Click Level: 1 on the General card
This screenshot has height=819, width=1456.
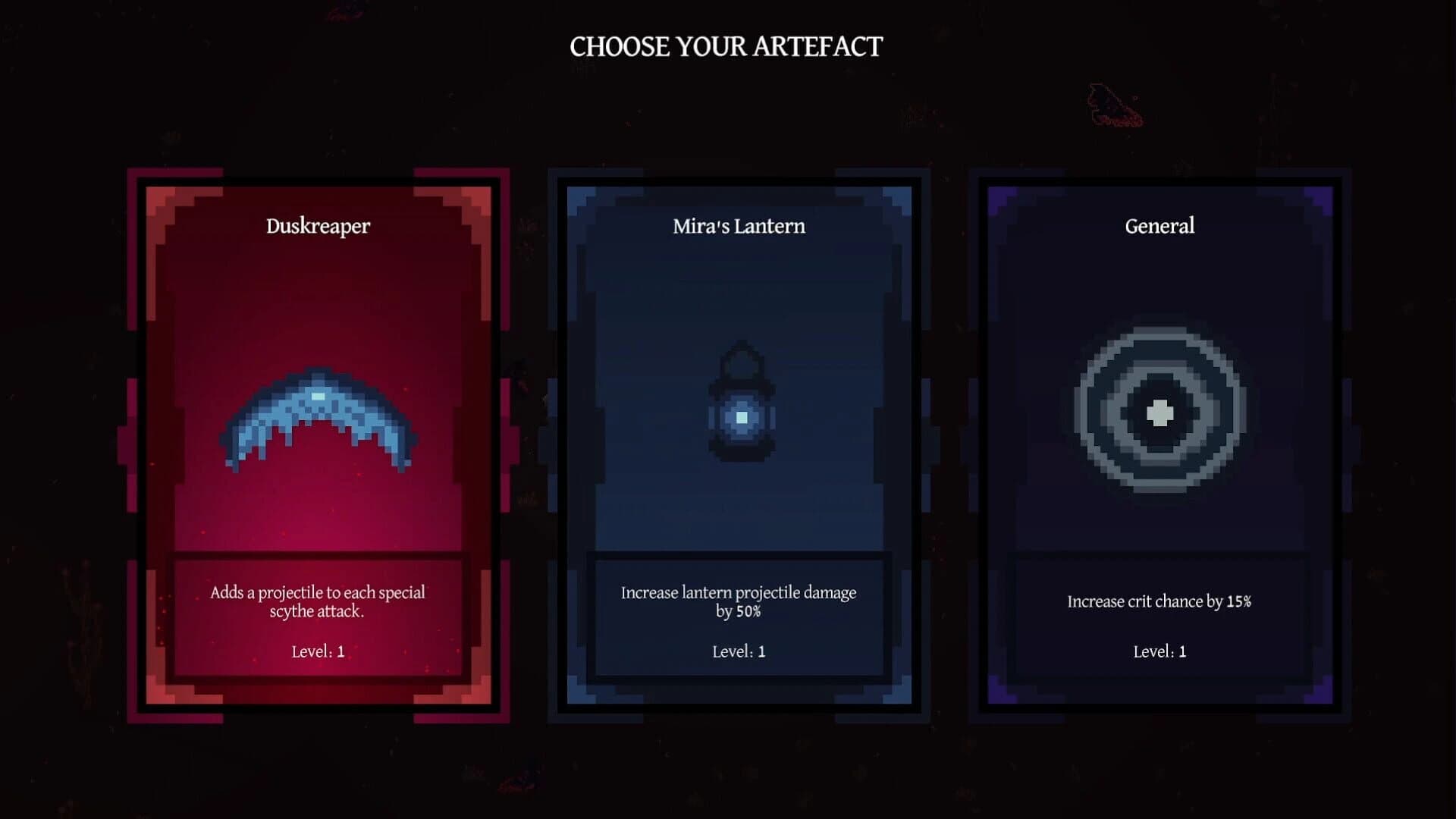1160,651
